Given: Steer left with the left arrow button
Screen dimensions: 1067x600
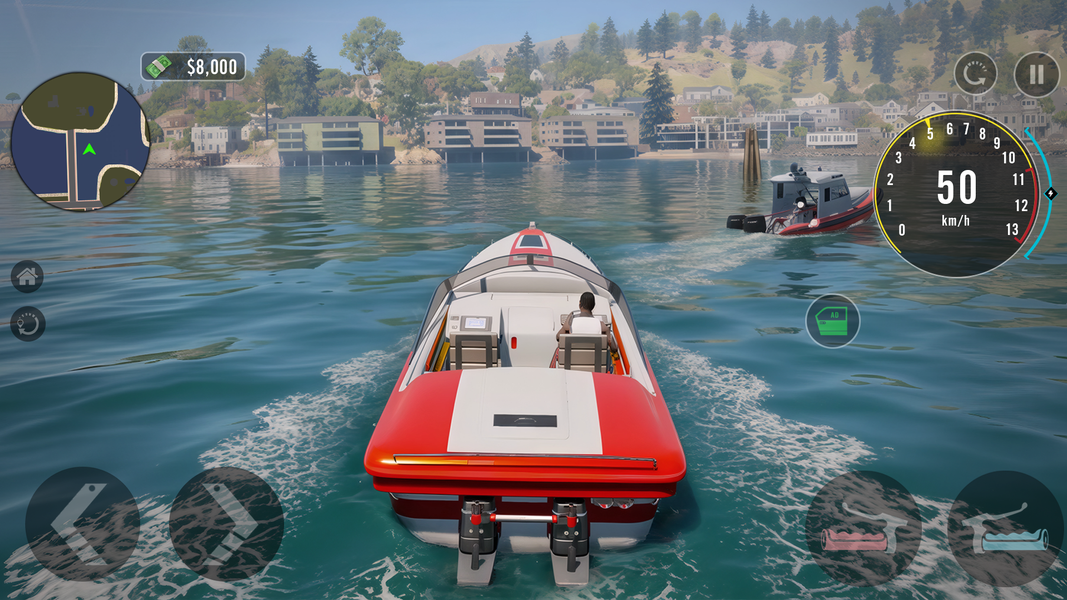Looking at the screenshot, I should coord(82,523).
